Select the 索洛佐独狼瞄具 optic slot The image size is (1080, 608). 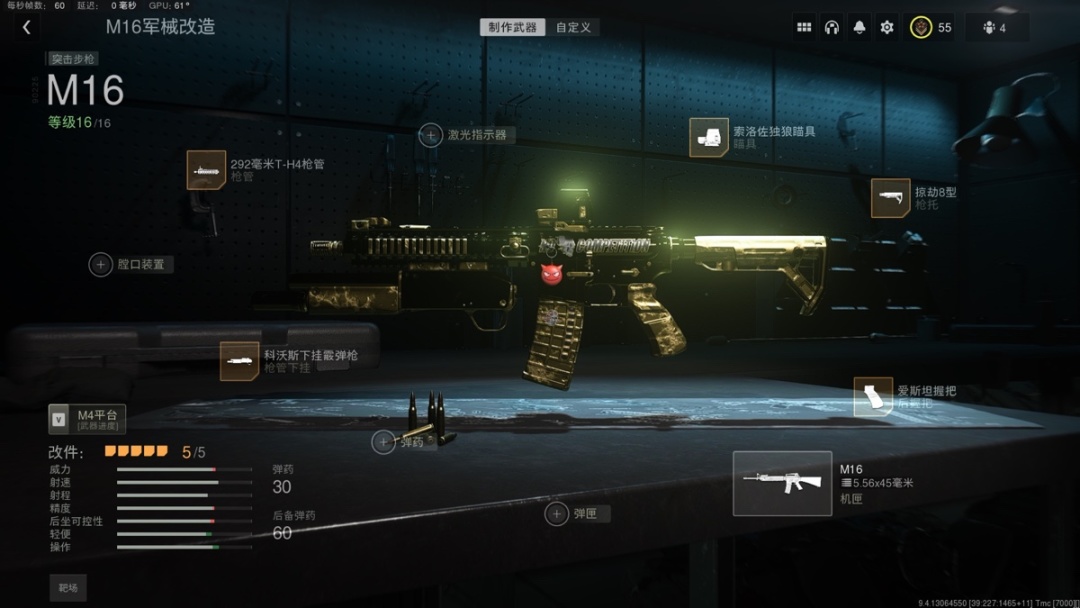click(x=709, y=138)
